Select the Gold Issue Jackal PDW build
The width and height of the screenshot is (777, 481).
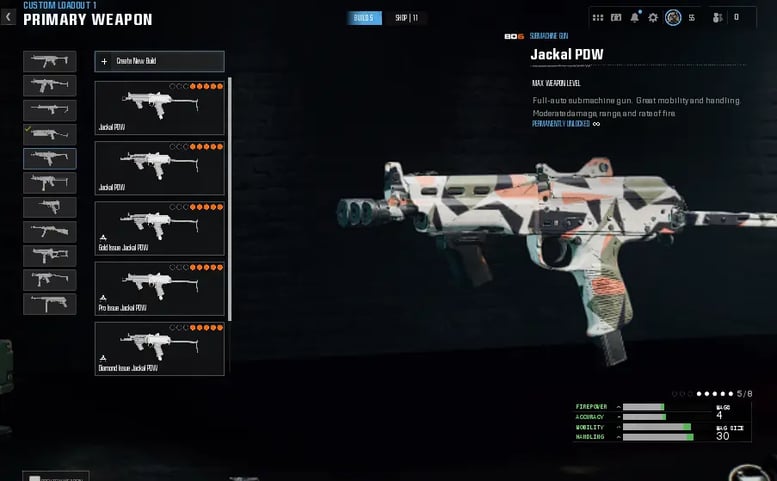point(159,228)
